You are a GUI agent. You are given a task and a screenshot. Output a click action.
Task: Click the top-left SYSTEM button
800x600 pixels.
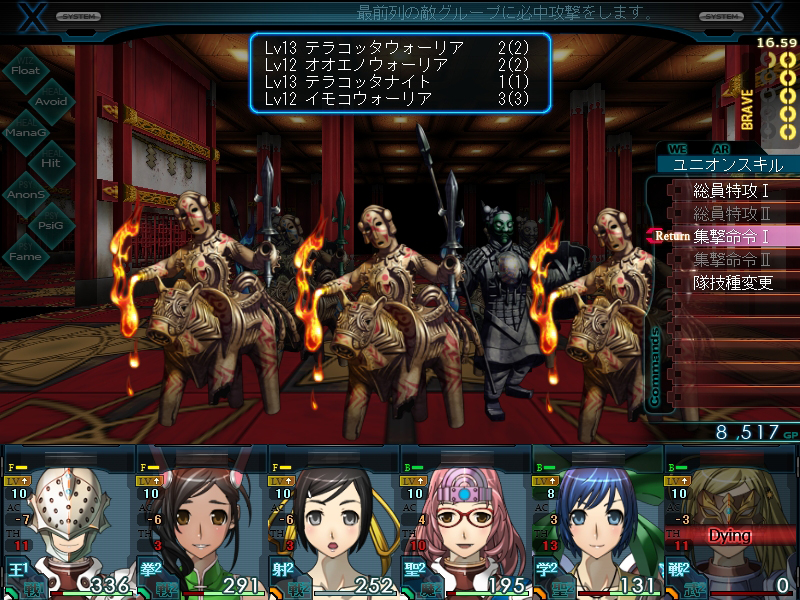click(77, 17)
